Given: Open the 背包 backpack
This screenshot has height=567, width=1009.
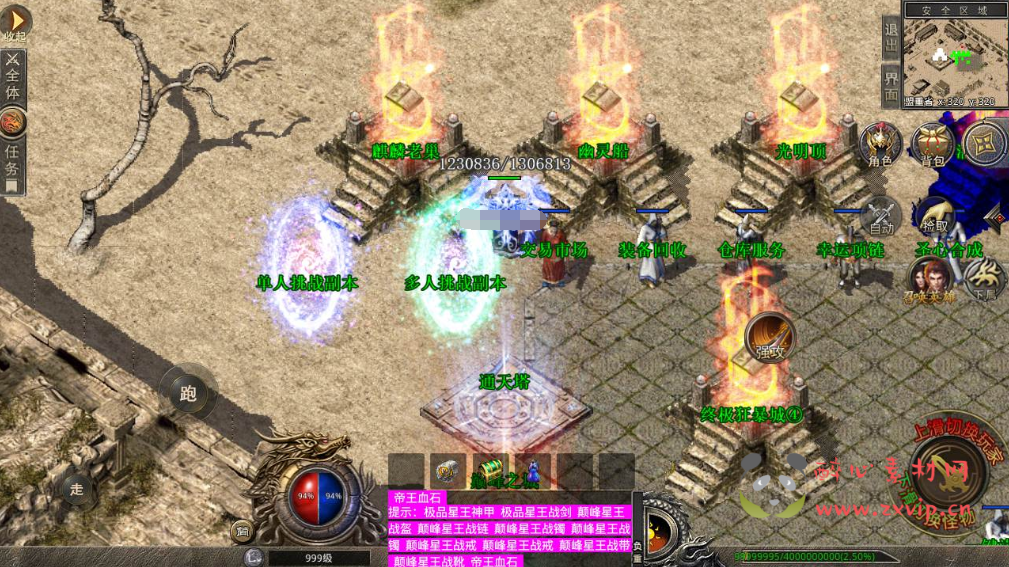Looking at the screenshot, I should tap(932, 145).
